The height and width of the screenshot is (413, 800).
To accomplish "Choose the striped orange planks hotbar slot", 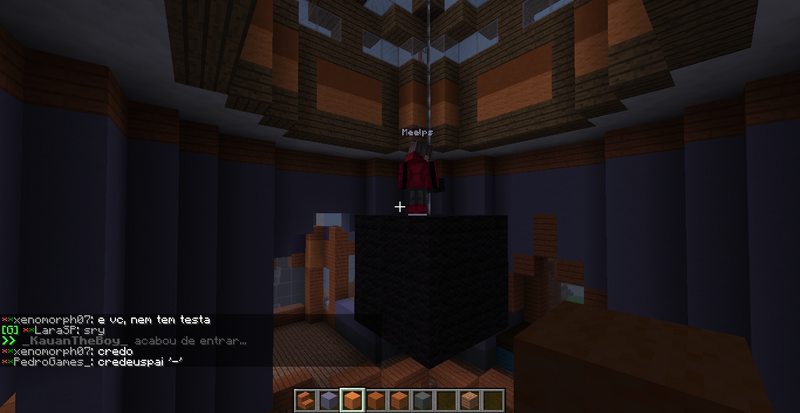I will click(398, 401).
